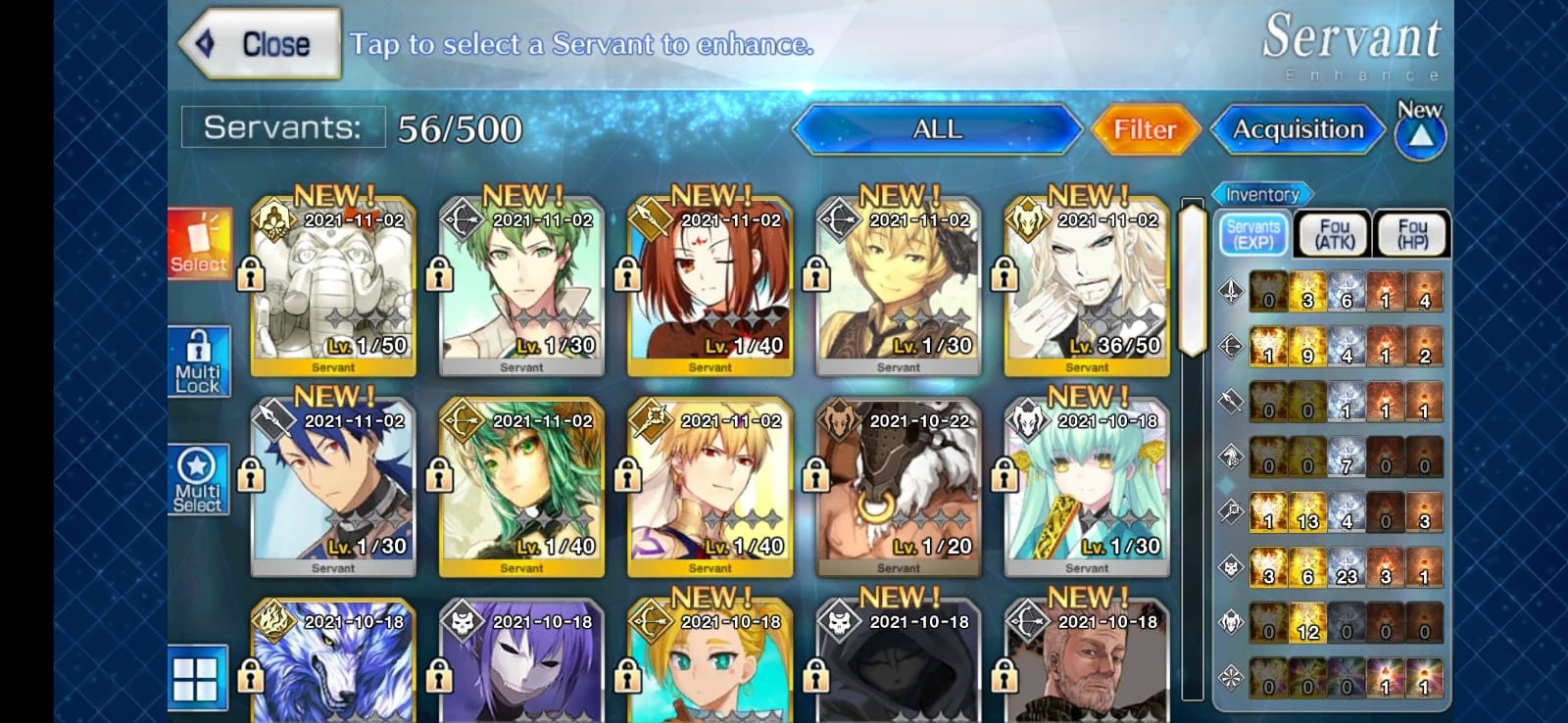
Task: Switch to the Fou (ATK) tab
Action: pyautogui.click(x=1334, y=233)
